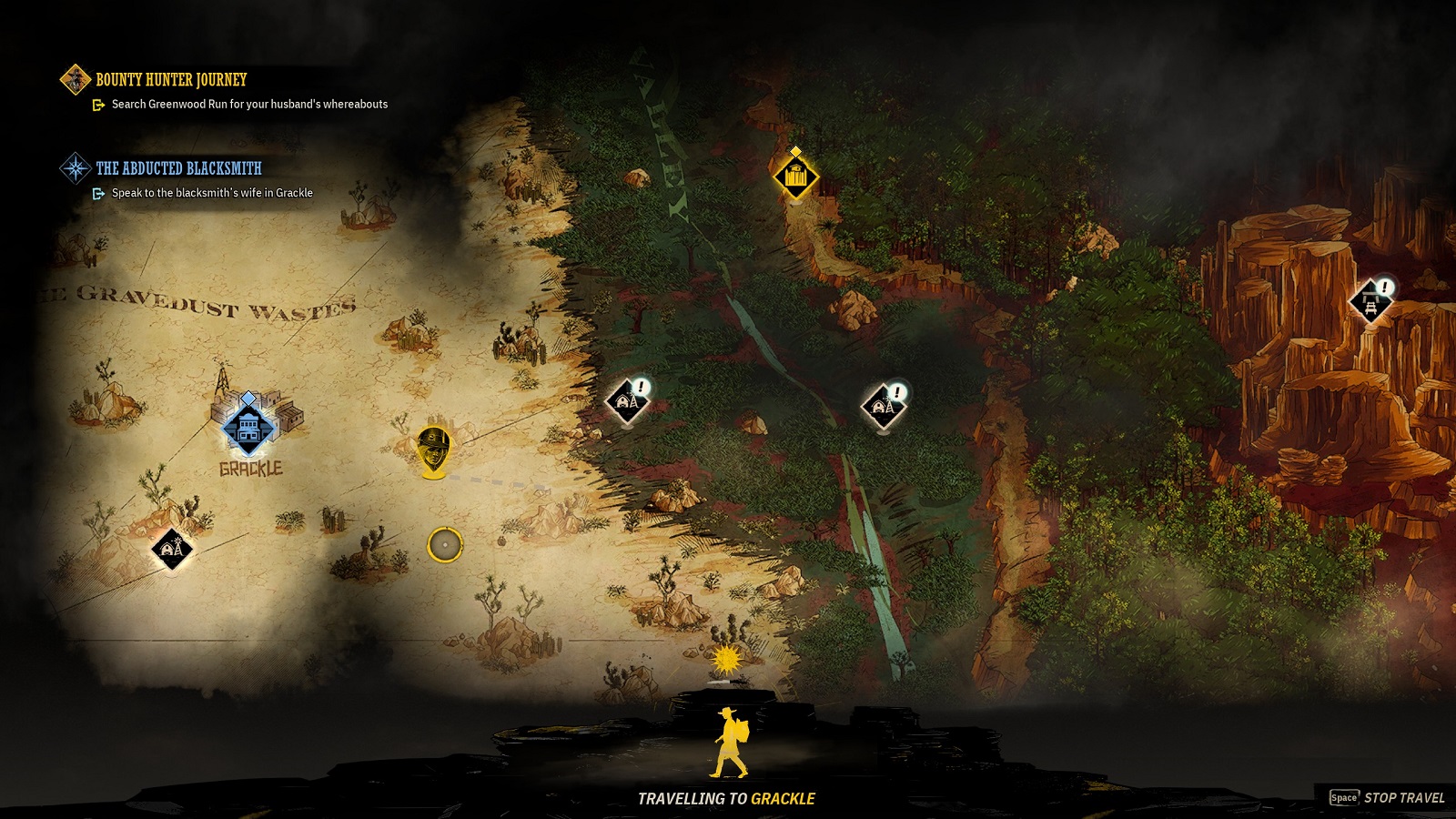Click the Bounty Hunter Journey quest title
1456x819 pixels.
point(169,80)
